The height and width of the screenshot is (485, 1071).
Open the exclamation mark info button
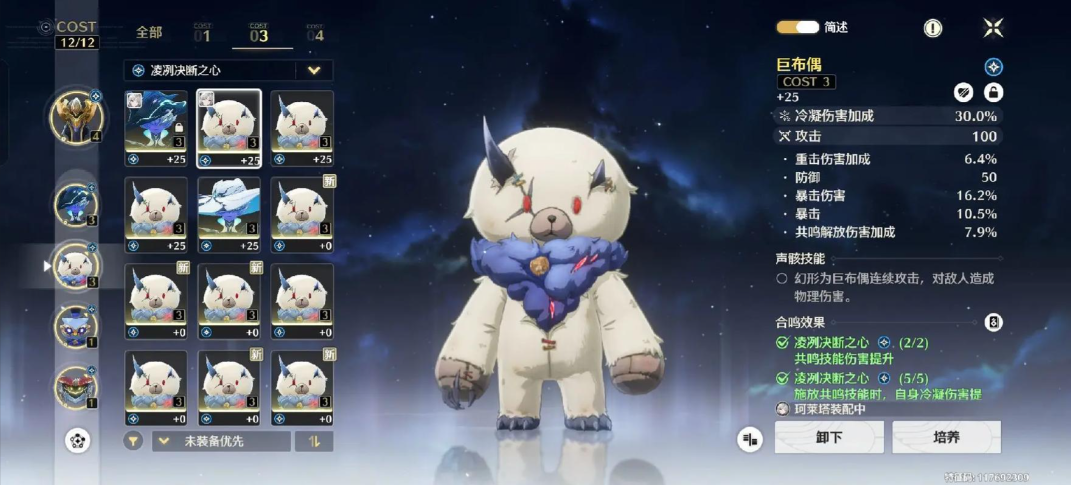(933, 28)
